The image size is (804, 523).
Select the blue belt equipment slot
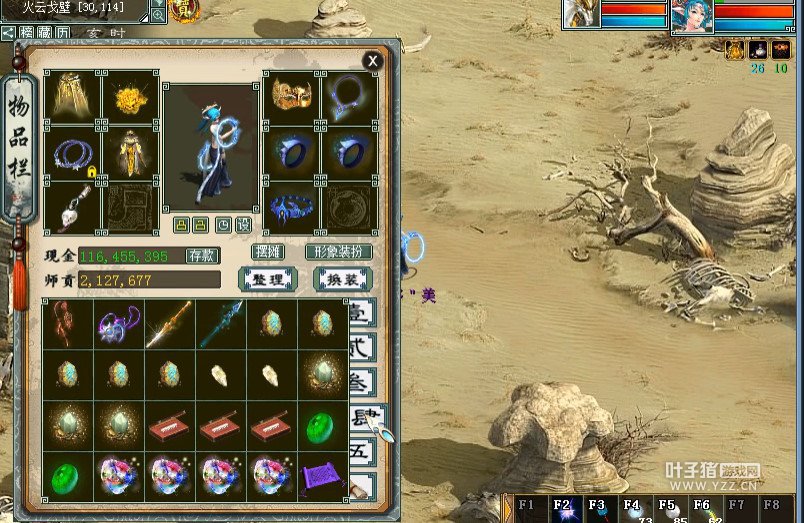[x=292, y=208]
